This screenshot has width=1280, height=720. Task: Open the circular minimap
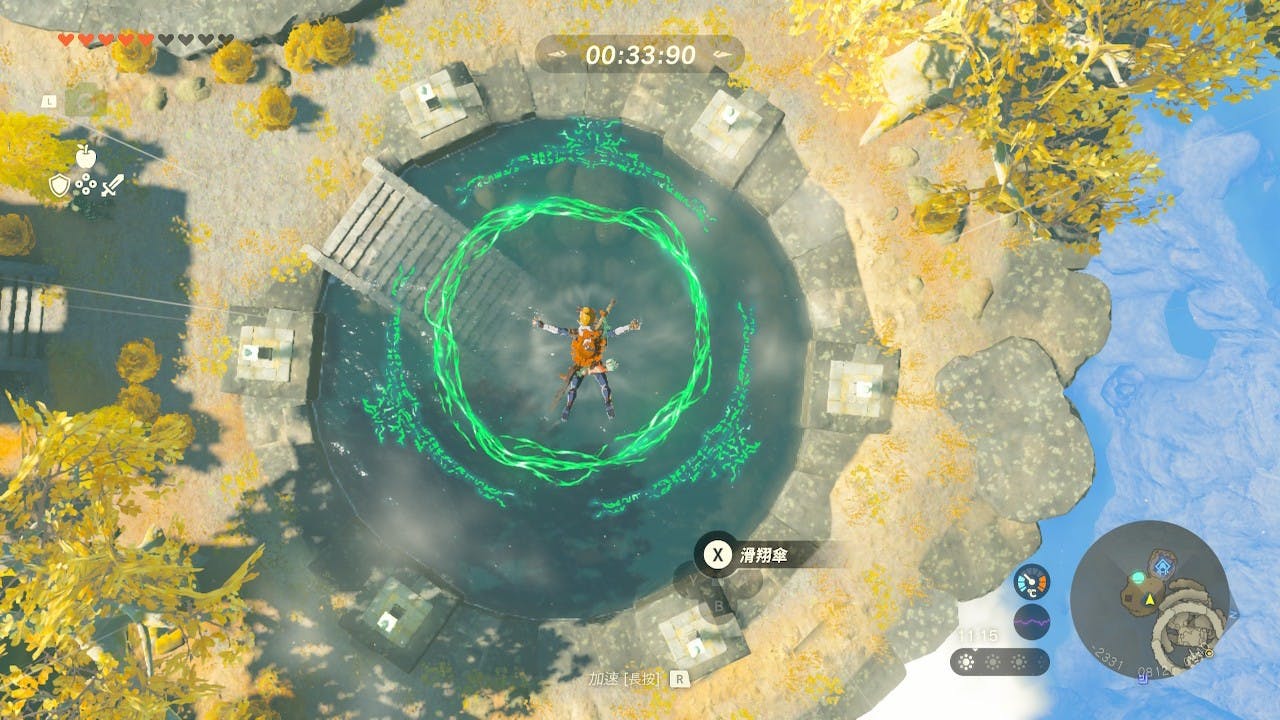pyautogui.click(x=1149, y=599)
